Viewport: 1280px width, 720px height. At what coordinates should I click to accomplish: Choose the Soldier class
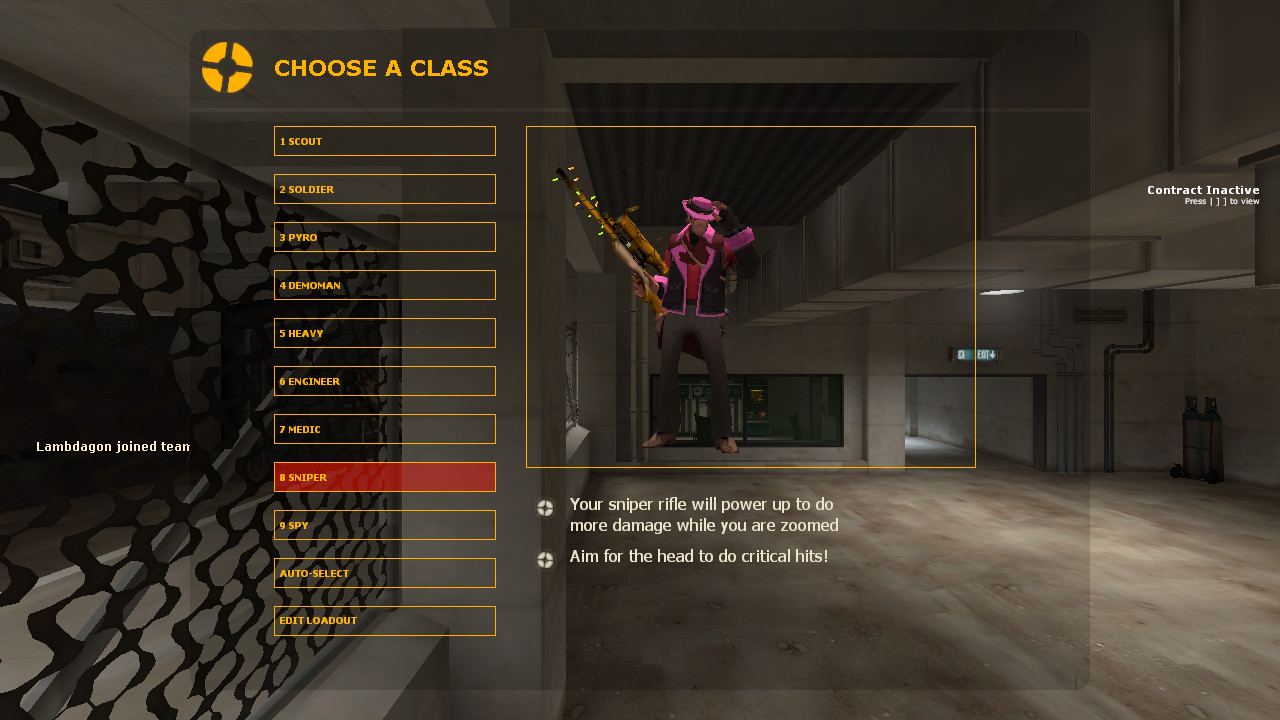click(384, 188)
